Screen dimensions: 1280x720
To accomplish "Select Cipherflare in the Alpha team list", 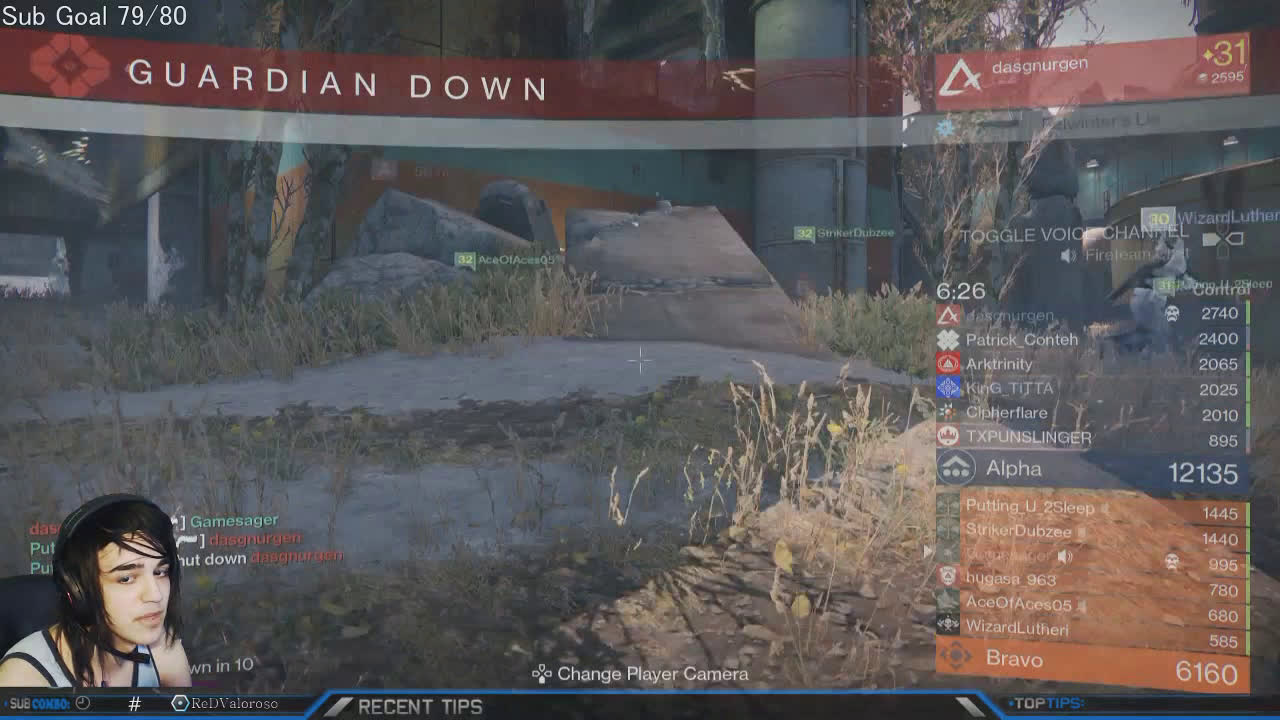I will click(x=1090, y=413).
